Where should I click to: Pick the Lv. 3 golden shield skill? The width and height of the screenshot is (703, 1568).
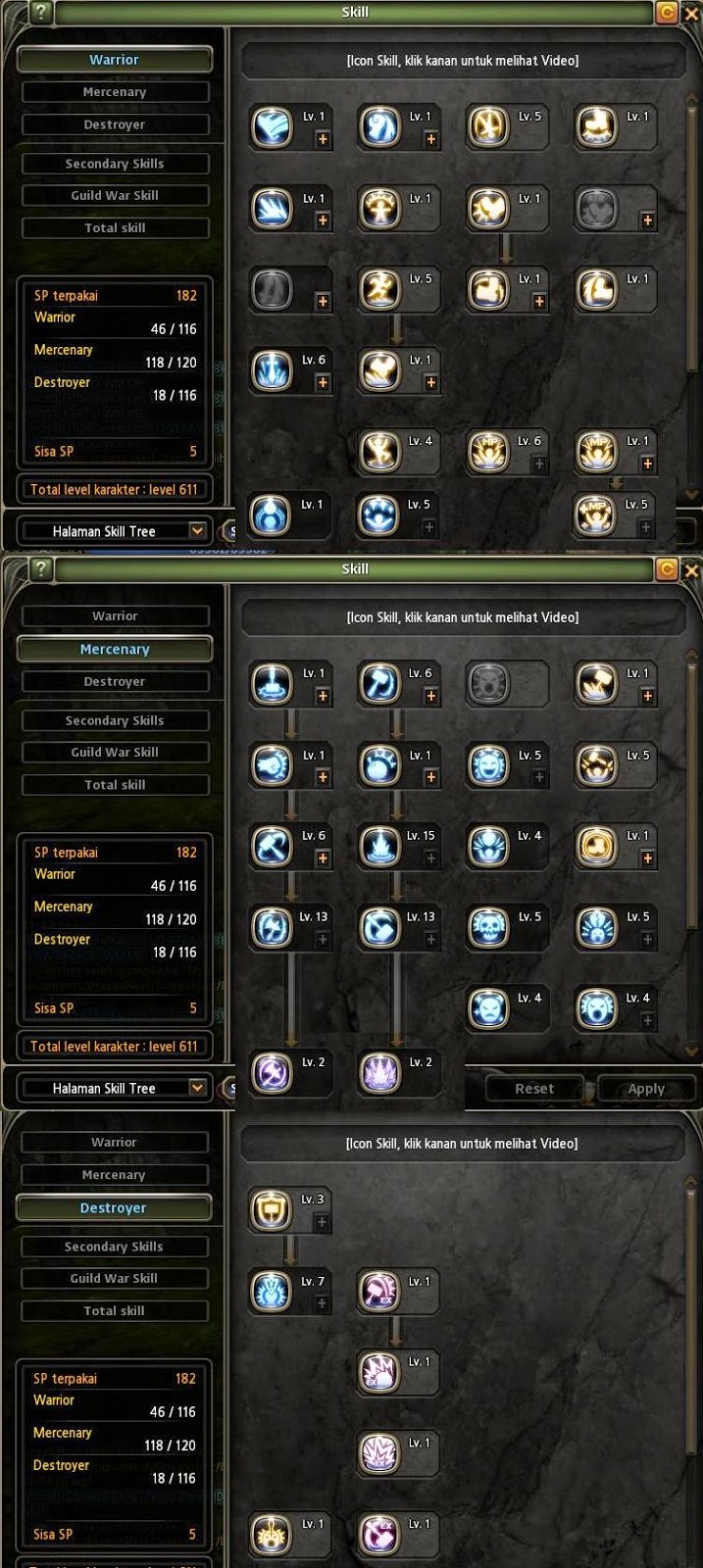pyautogui.click(x=271, y=1210)
